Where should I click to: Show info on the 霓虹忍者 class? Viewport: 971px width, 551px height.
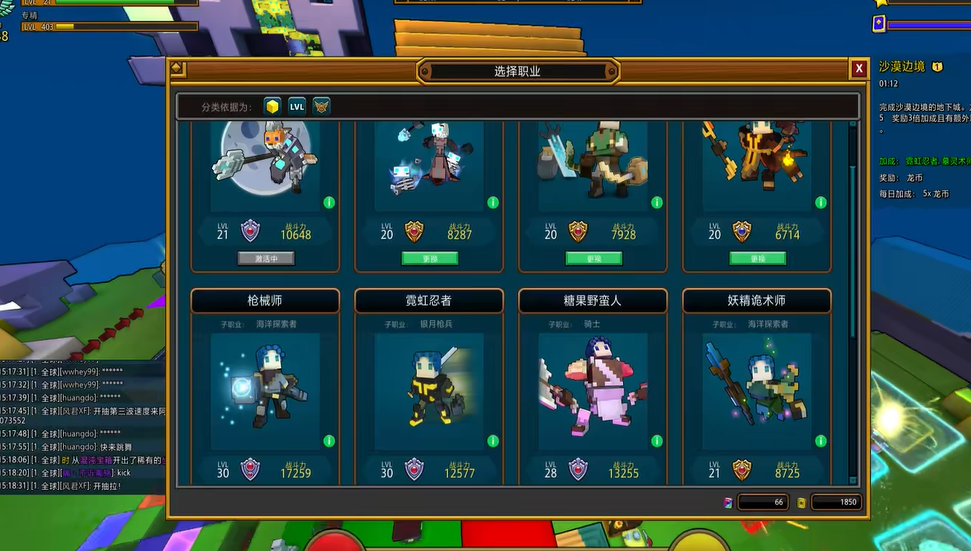[493, 441]
